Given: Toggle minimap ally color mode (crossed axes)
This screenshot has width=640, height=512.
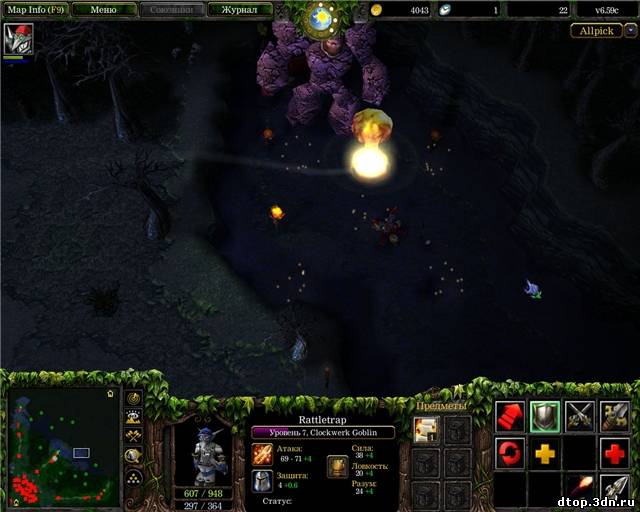Looking at the screenshot, I should (133, 436).
